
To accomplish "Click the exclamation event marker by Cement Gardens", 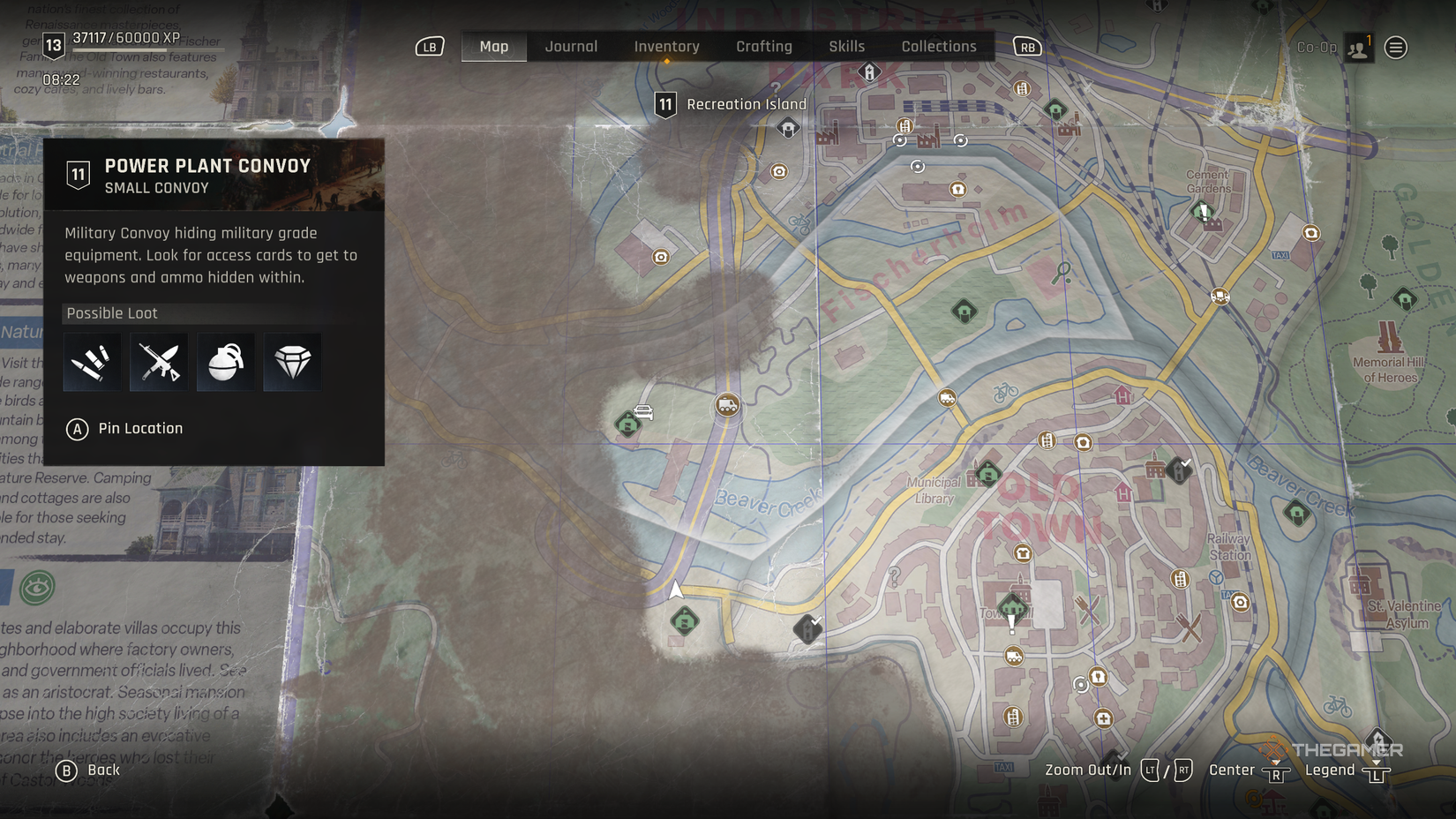I will (1200, 211).
